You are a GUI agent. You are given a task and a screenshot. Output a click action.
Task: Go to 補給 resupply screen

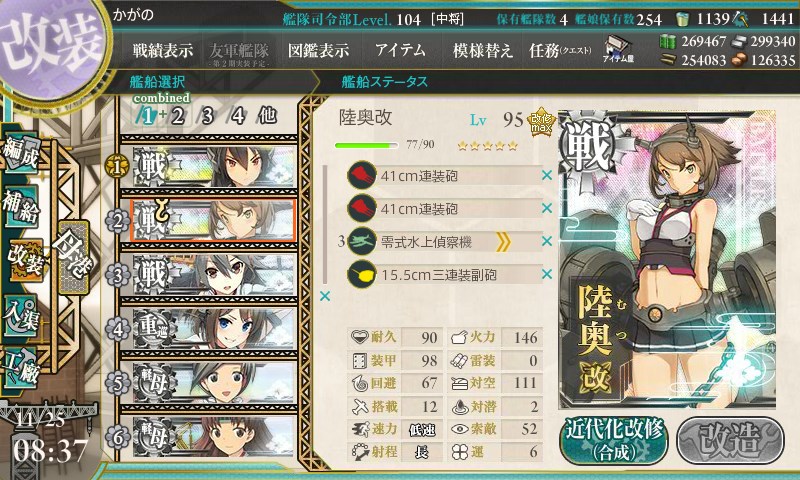20,201
